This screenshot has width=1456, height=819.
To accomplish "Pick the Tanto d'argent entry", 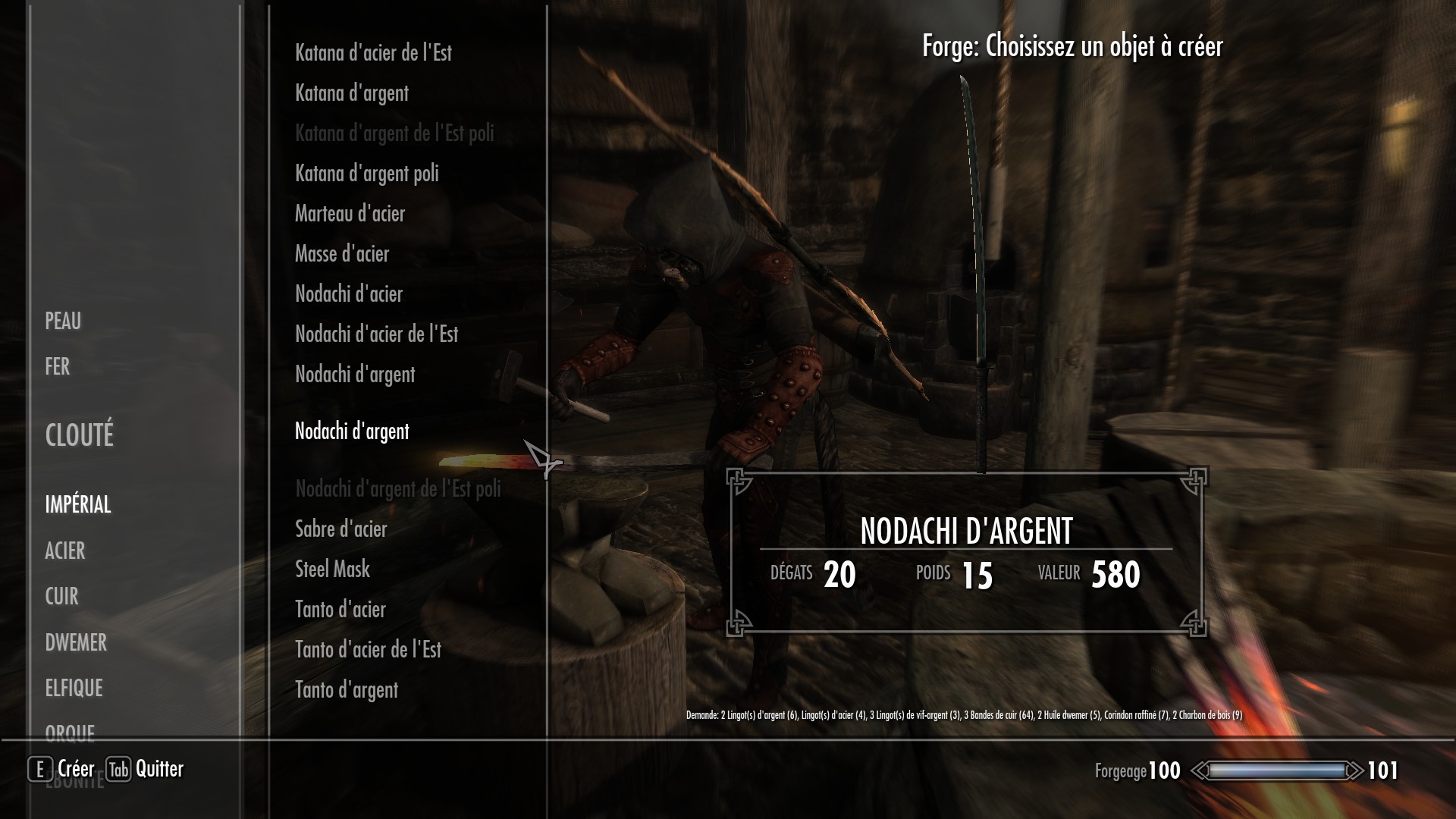I will click(x=347, y=690).
